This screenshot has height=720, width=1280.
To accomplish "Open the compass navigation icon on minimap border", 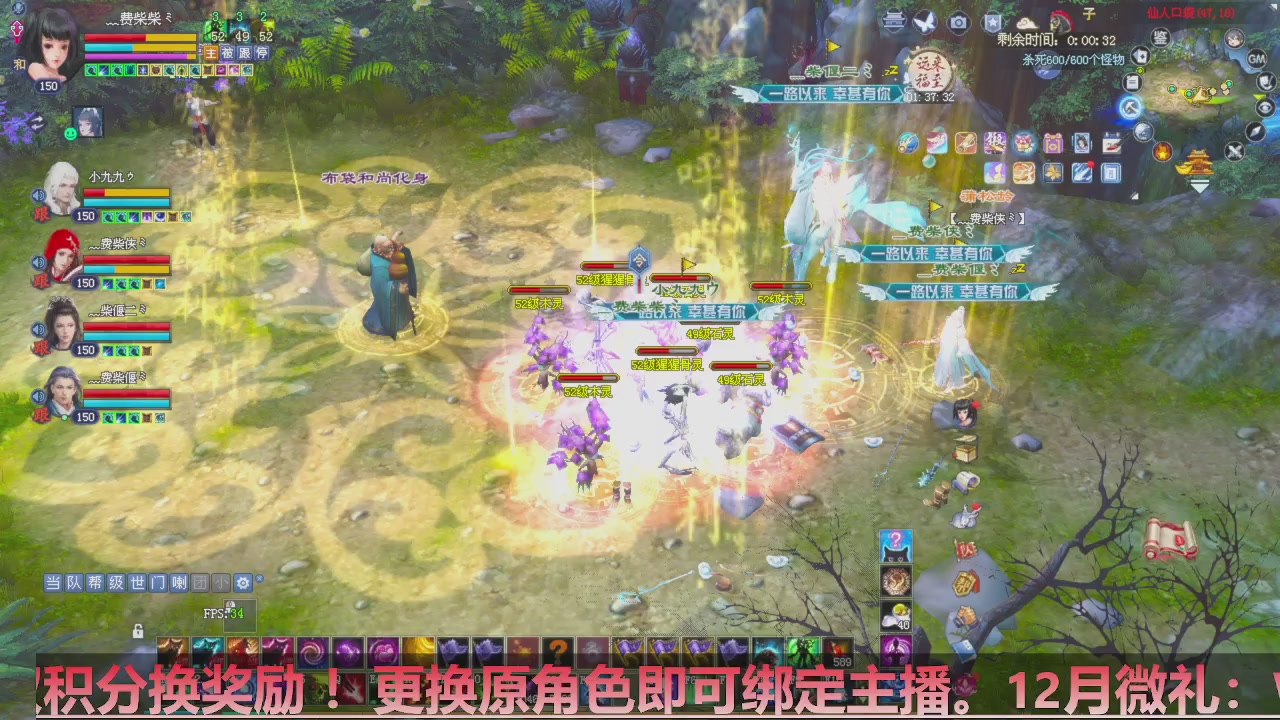I will tap(1254, 131).
